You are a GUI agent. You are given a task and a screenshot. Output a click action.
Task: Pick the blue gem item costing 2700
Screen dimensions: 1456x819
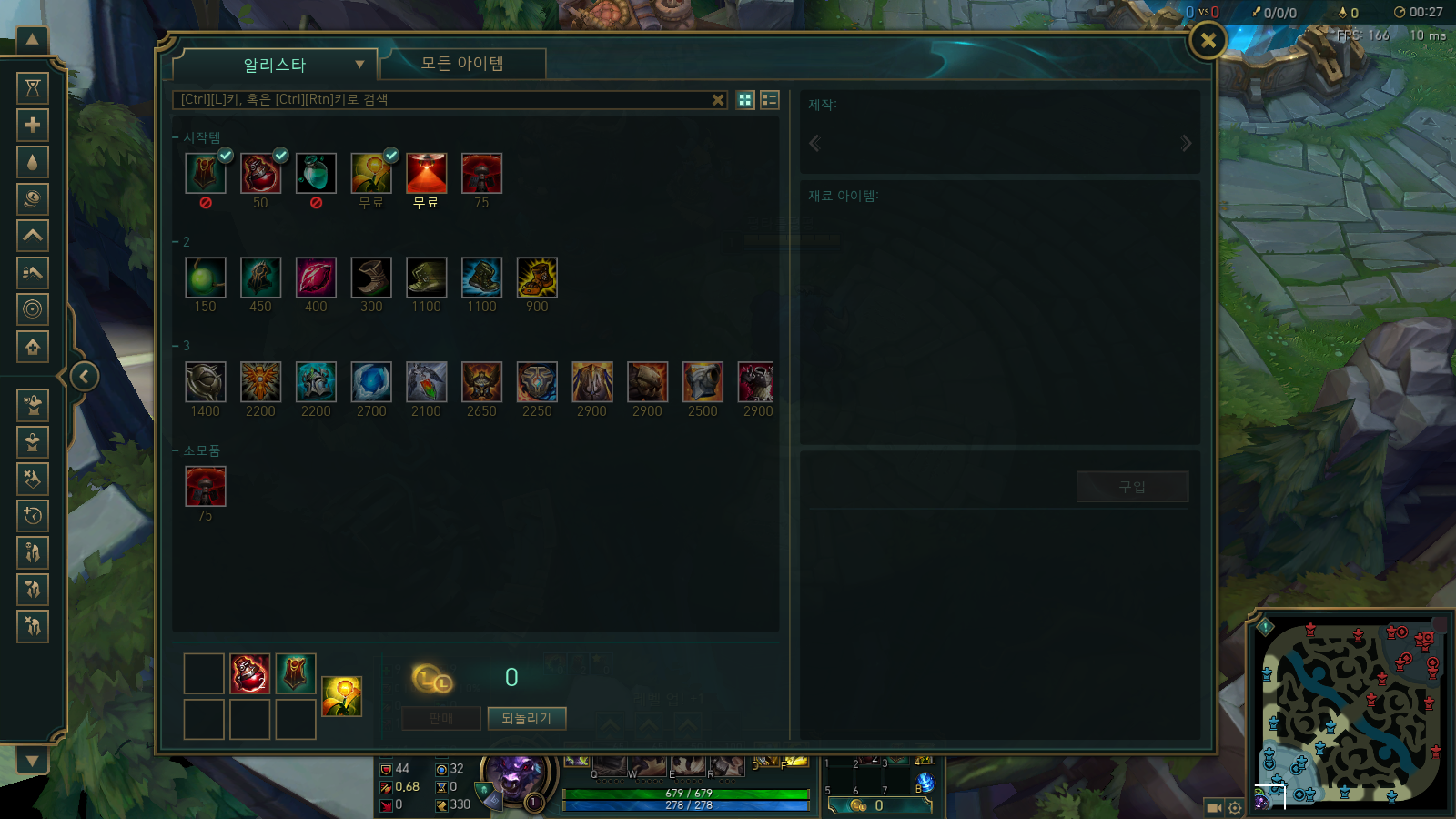pyautogui.click(x=371, y=382)
